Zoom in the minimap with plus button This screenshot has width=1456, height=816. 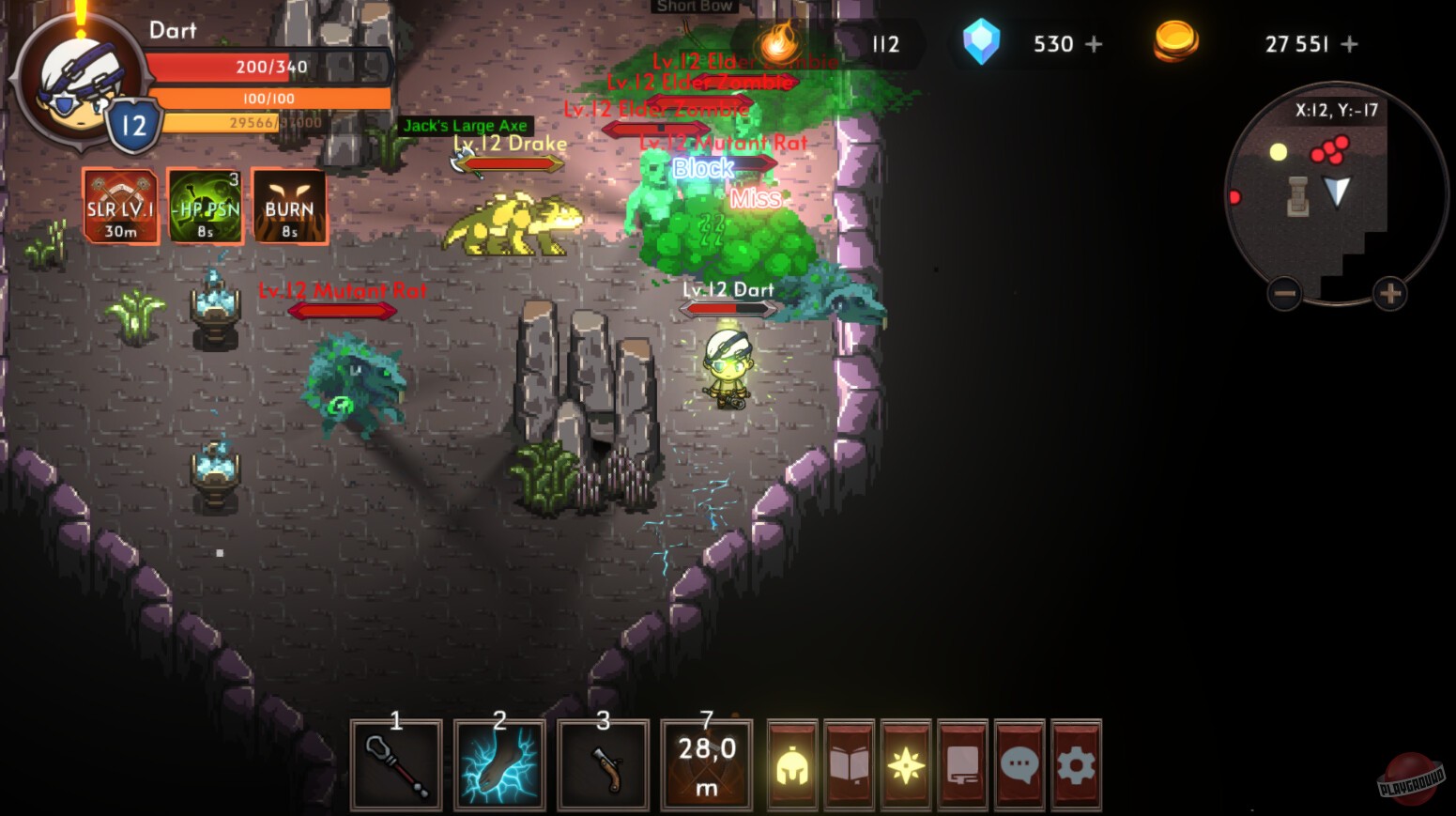point(1388,293)
